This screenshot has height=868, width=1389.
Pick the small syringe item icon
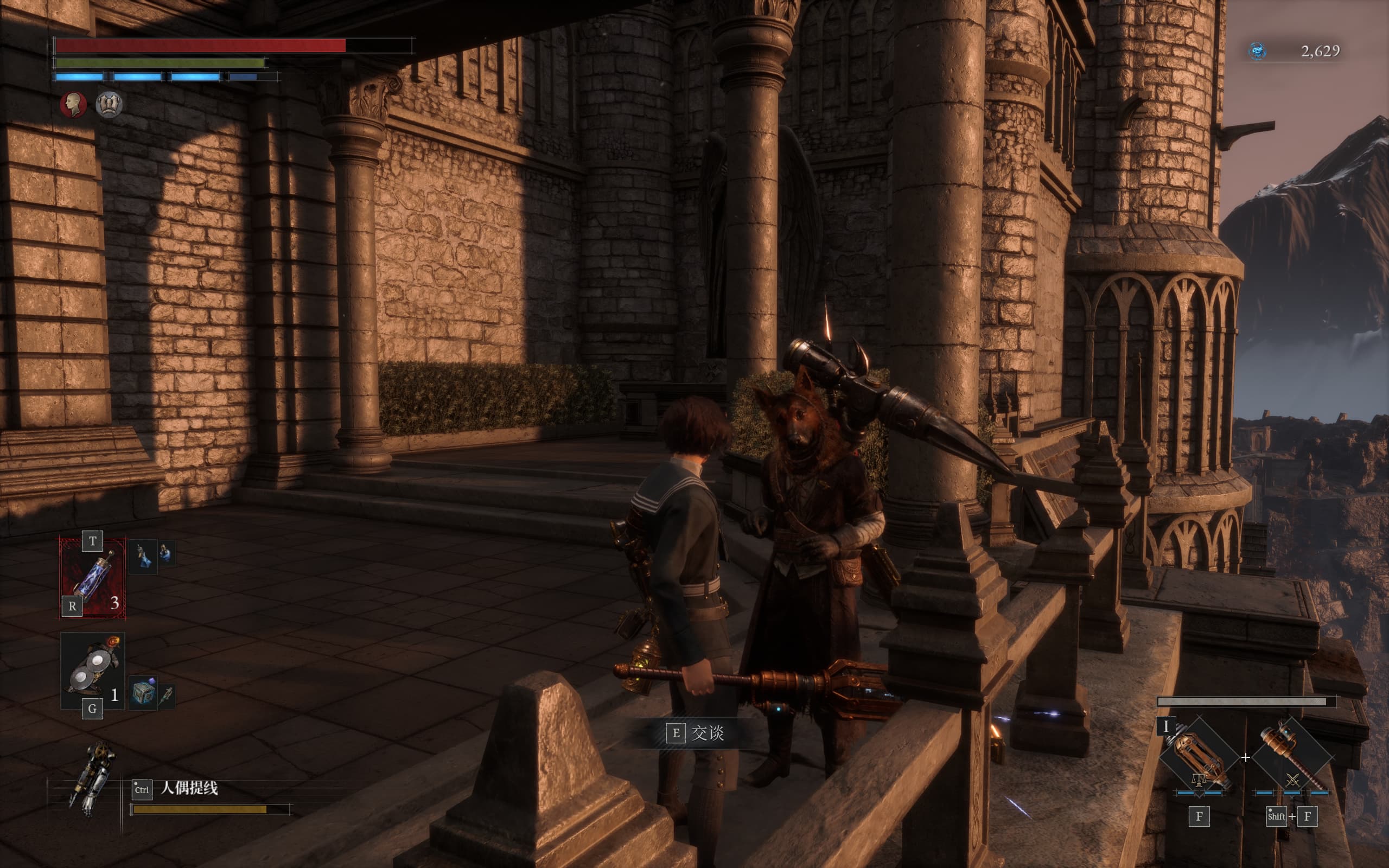167,695
